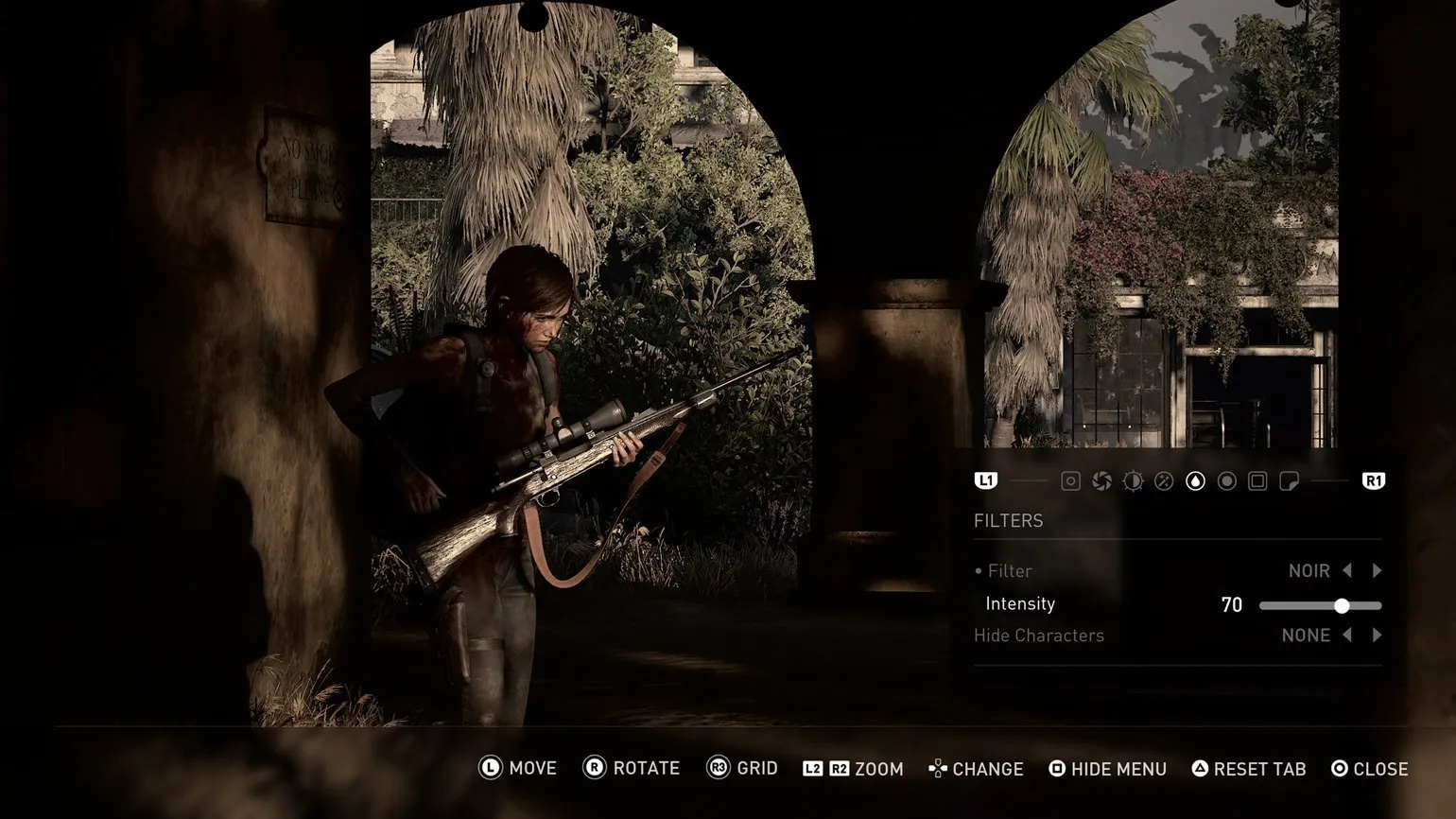Select the Filter row
This screenshot has height=819, width=1456.
[x=1009, y=571]
